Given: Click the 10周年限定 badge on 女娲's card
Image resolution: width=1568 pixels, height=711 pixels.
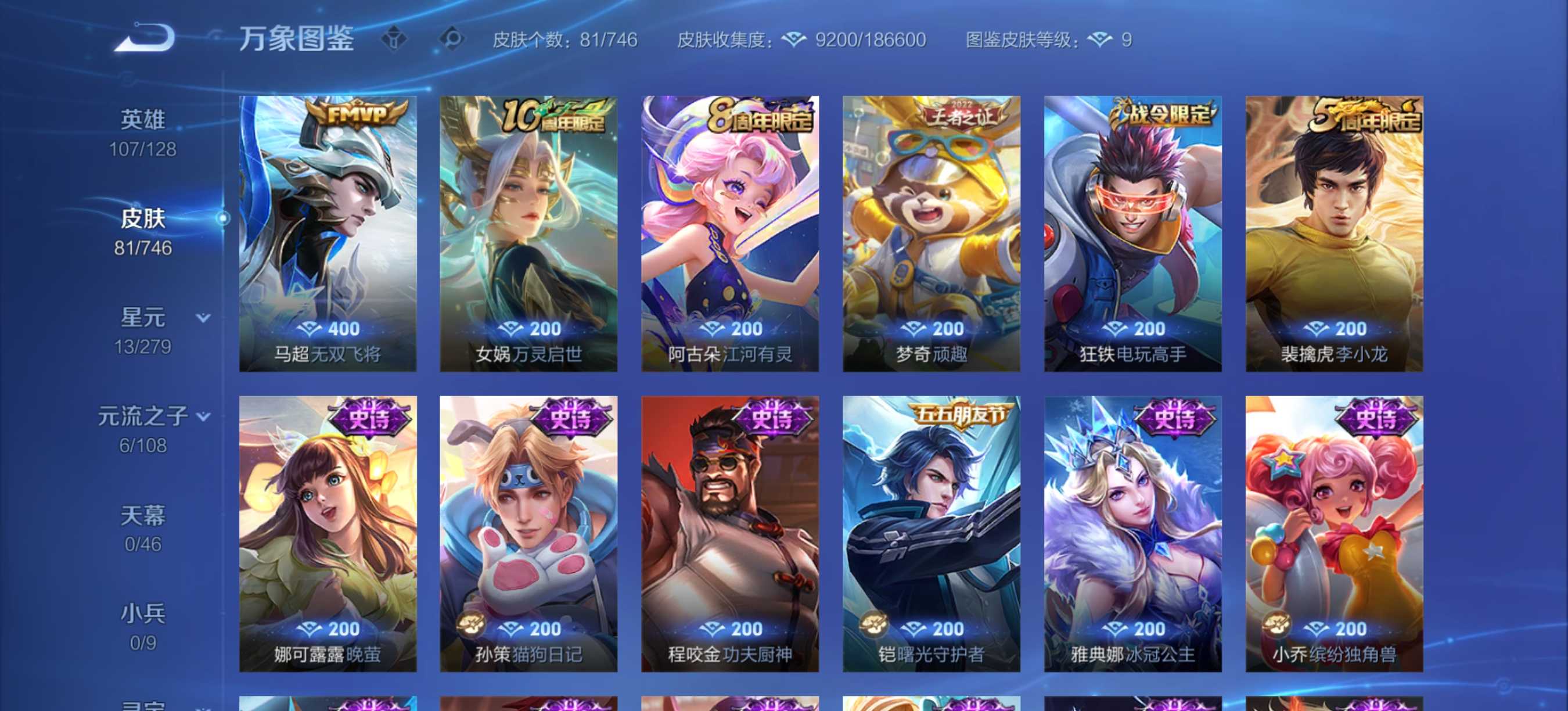Looking at the screenshot, I should click(553, 114).
